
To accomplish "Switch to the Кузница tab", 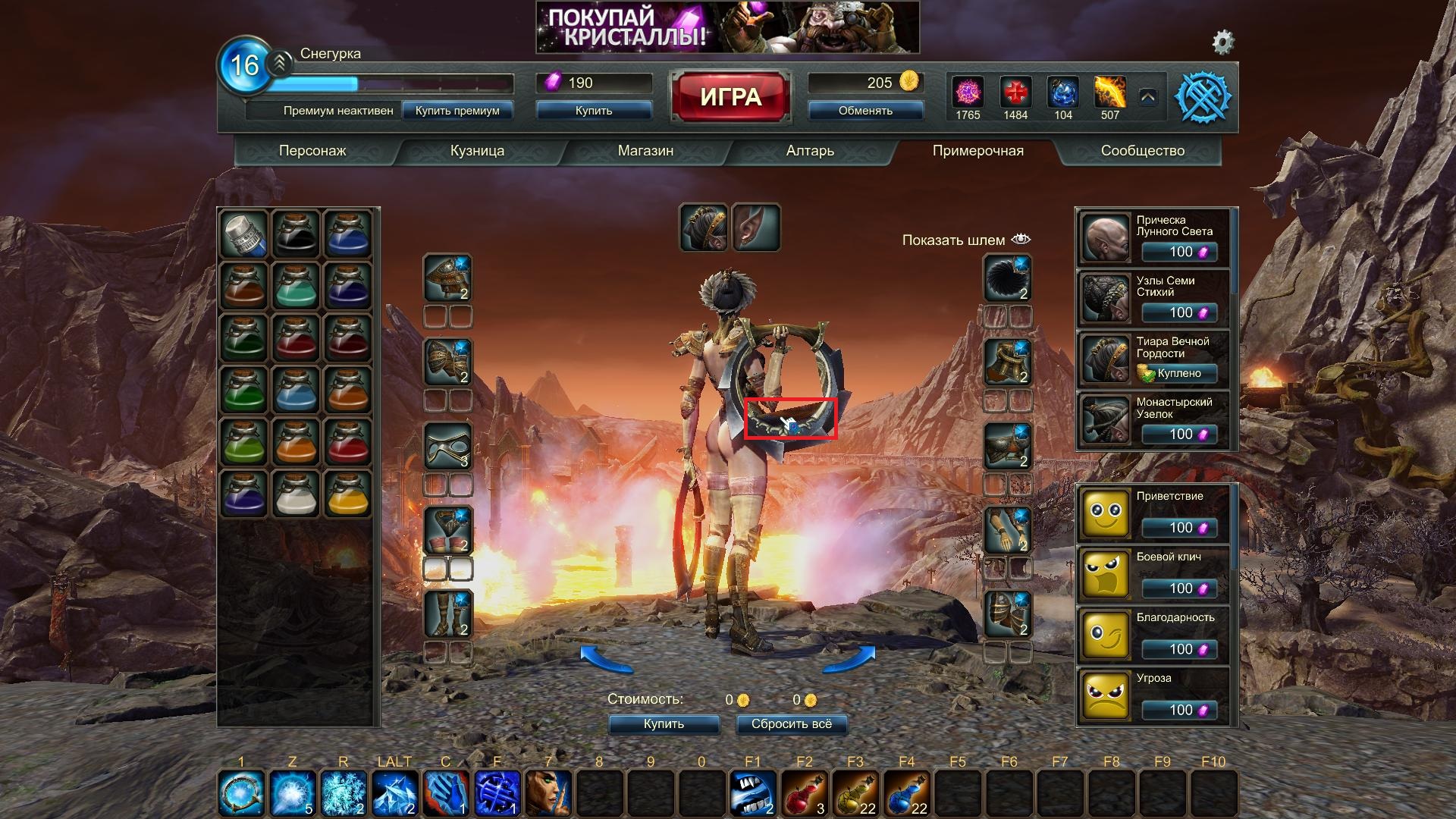I will pos(477,150).
